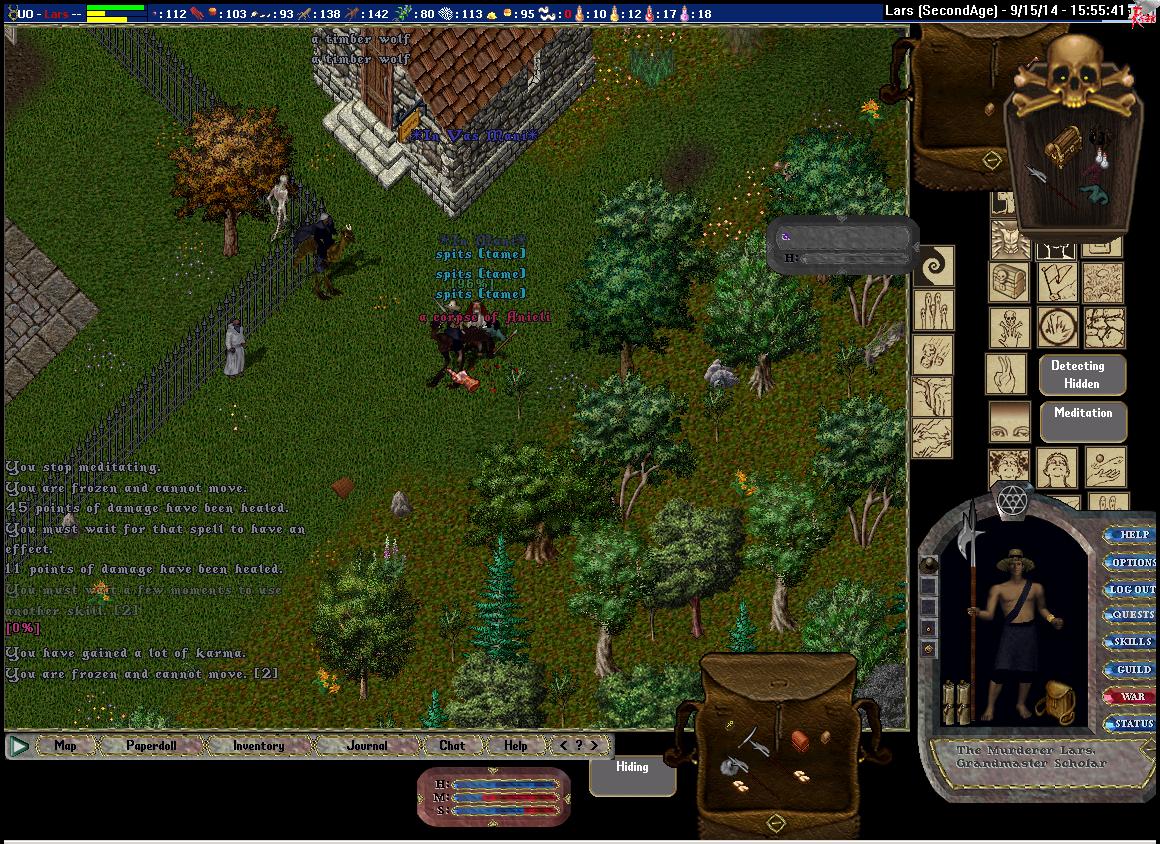Open the Journal
This screenshot has height=844, width=1160.
367,746
